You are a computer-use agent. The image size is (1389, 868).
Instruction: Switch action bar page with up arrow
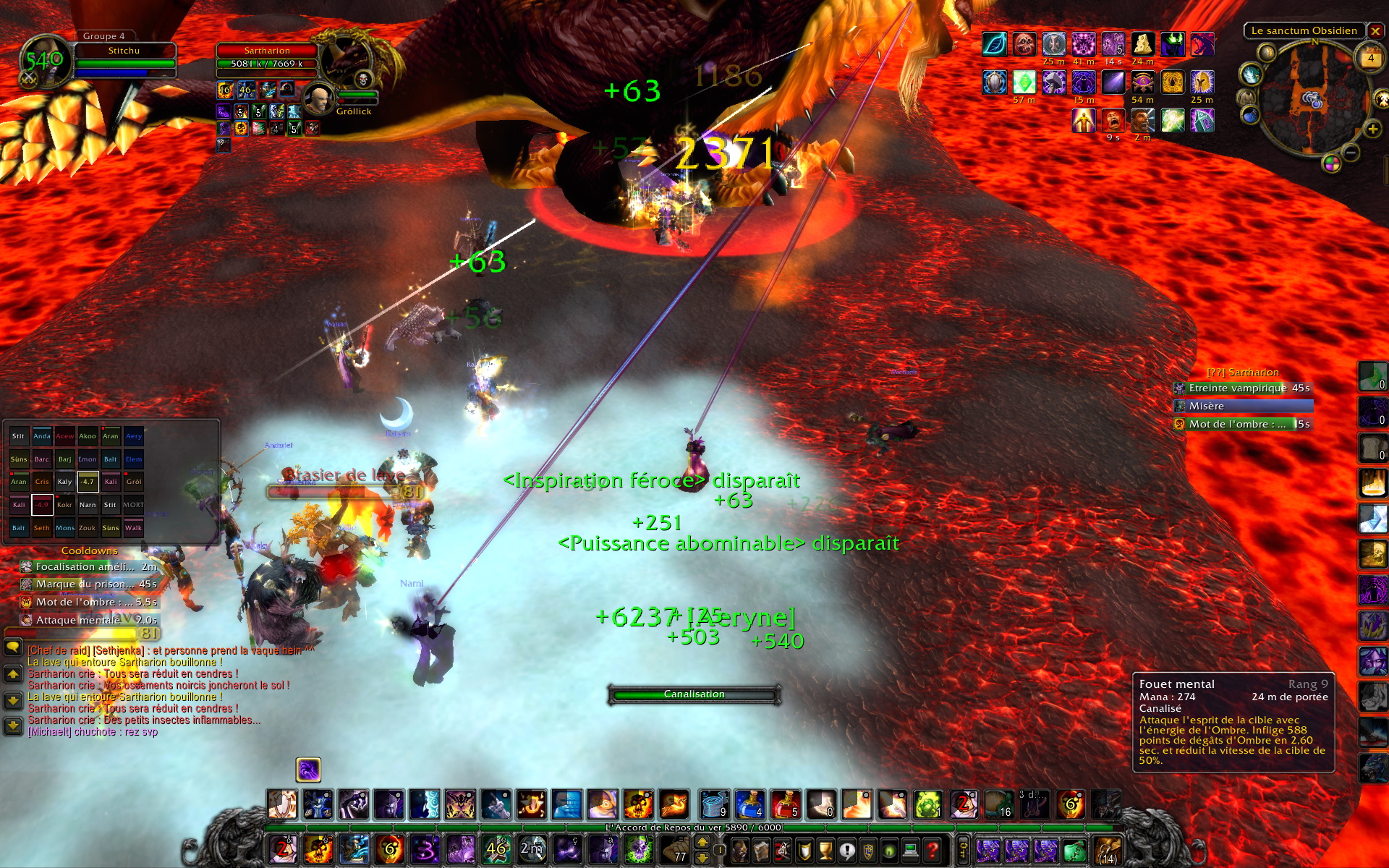pos(702,842)
